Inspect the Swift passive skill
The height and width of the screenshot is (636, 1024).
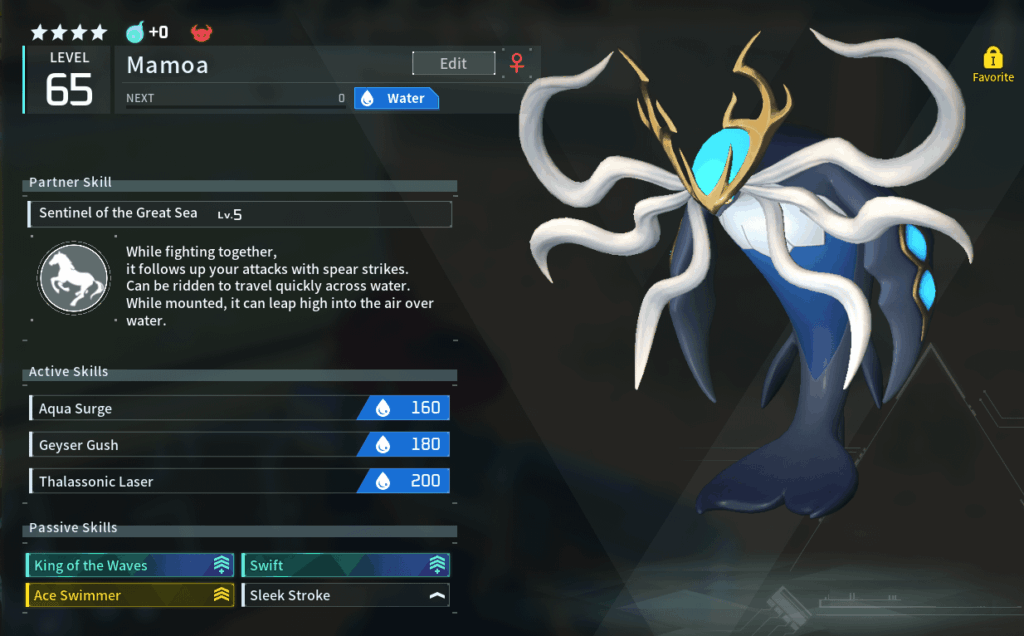click(x=345, y=565)
